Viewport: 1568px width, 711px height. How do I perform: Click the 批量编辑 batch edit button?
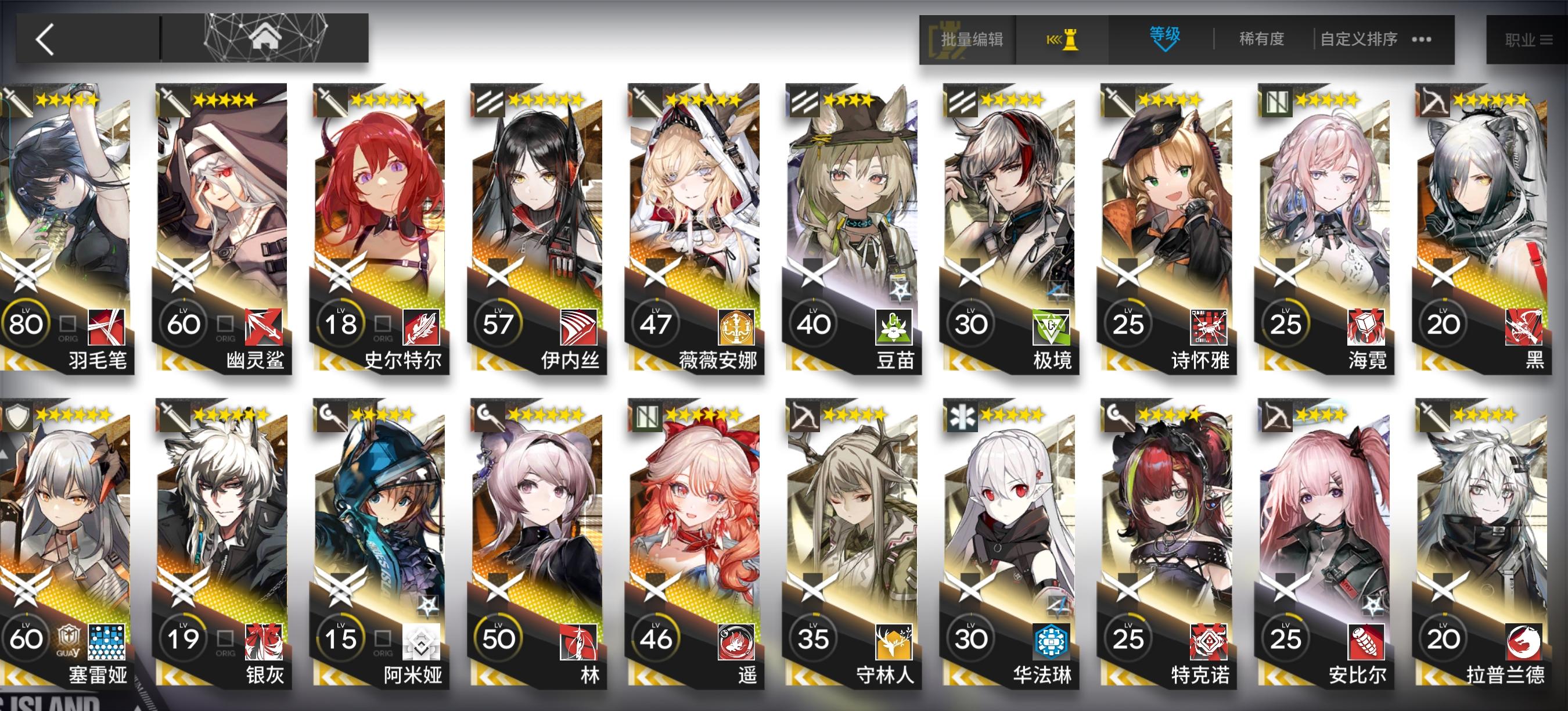968,38
